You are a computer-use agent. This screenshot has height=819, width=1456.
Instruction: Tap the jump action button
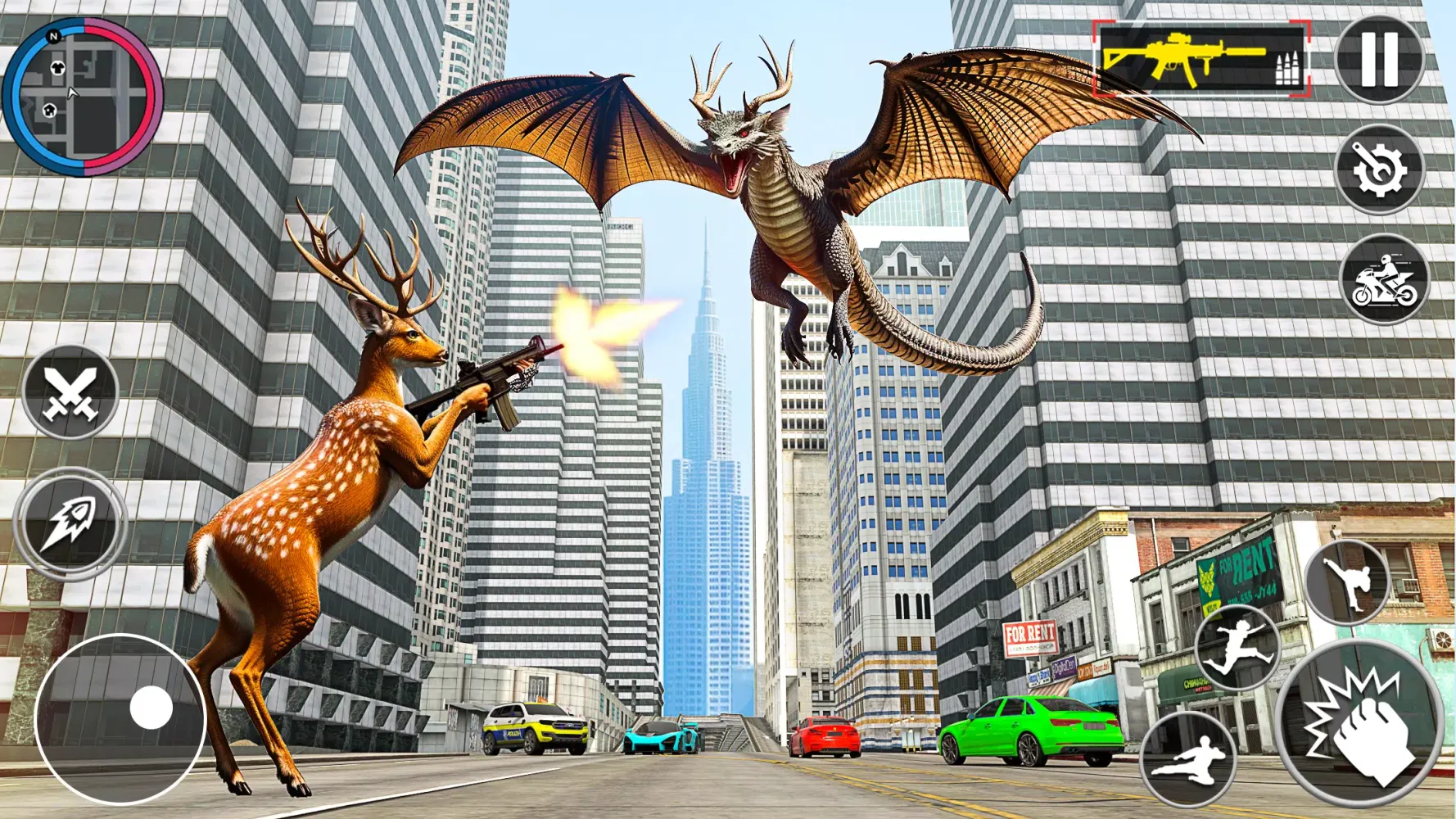[1237, 648]
